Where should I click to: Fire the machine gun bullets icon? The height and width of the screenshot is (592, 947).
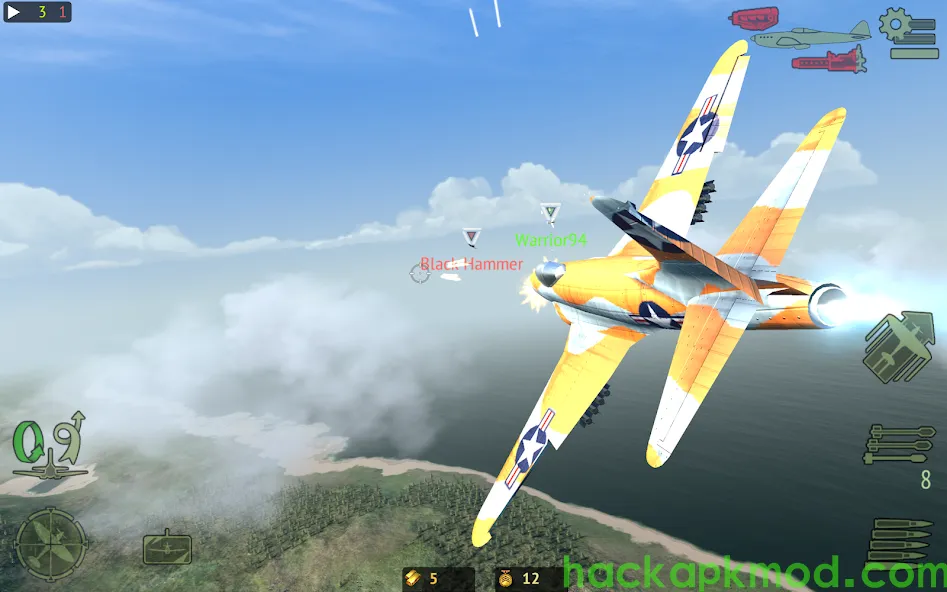coord(900,541)
